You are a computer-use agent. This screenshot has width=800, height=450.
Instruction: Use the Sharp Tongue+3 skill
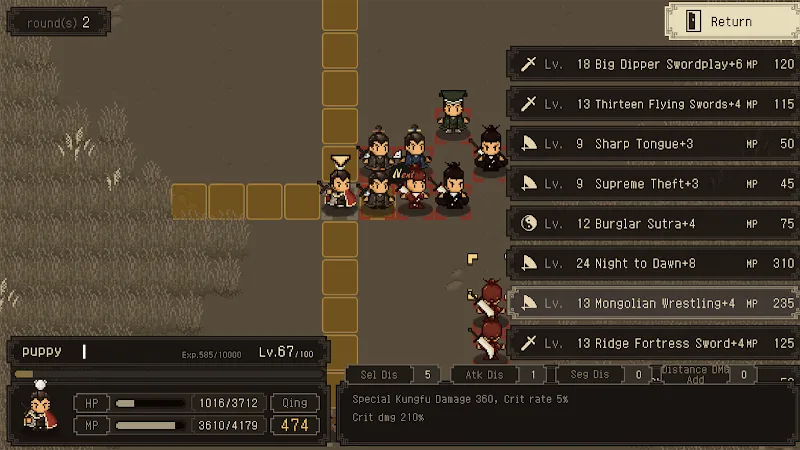pos(654,144)
